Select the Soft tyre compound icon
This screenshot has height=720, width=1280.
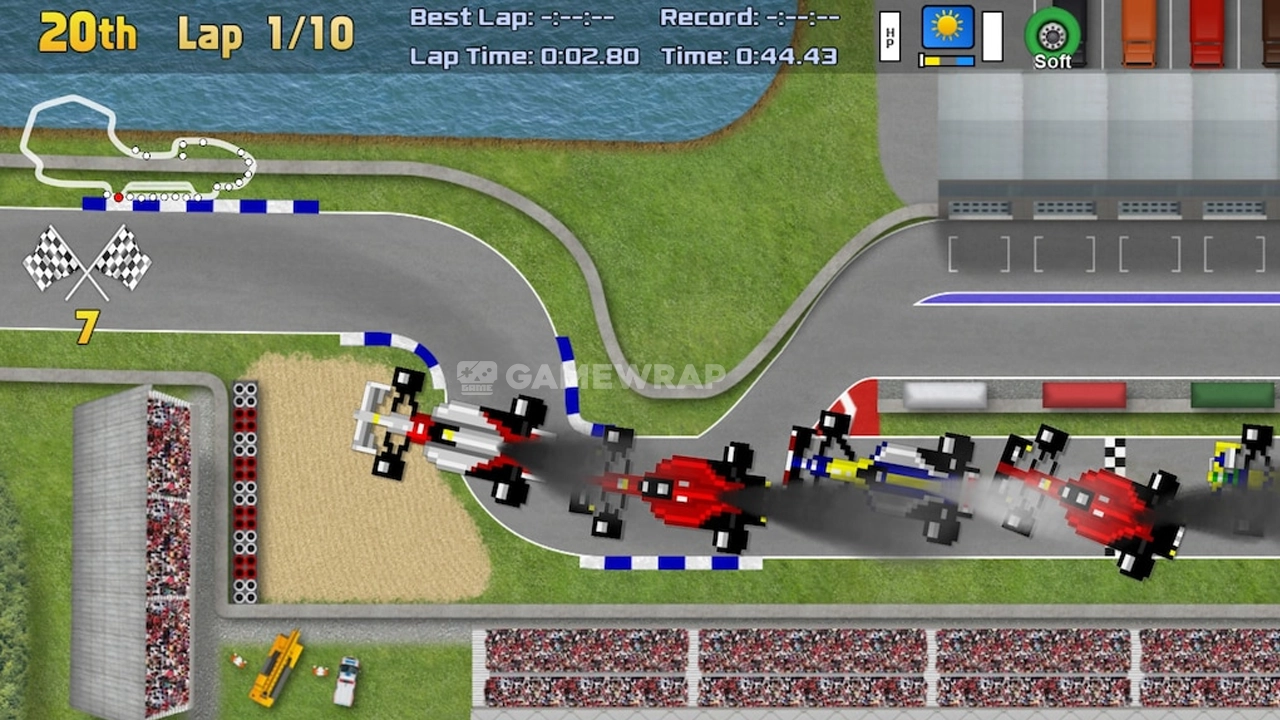tap(1052, 35)
